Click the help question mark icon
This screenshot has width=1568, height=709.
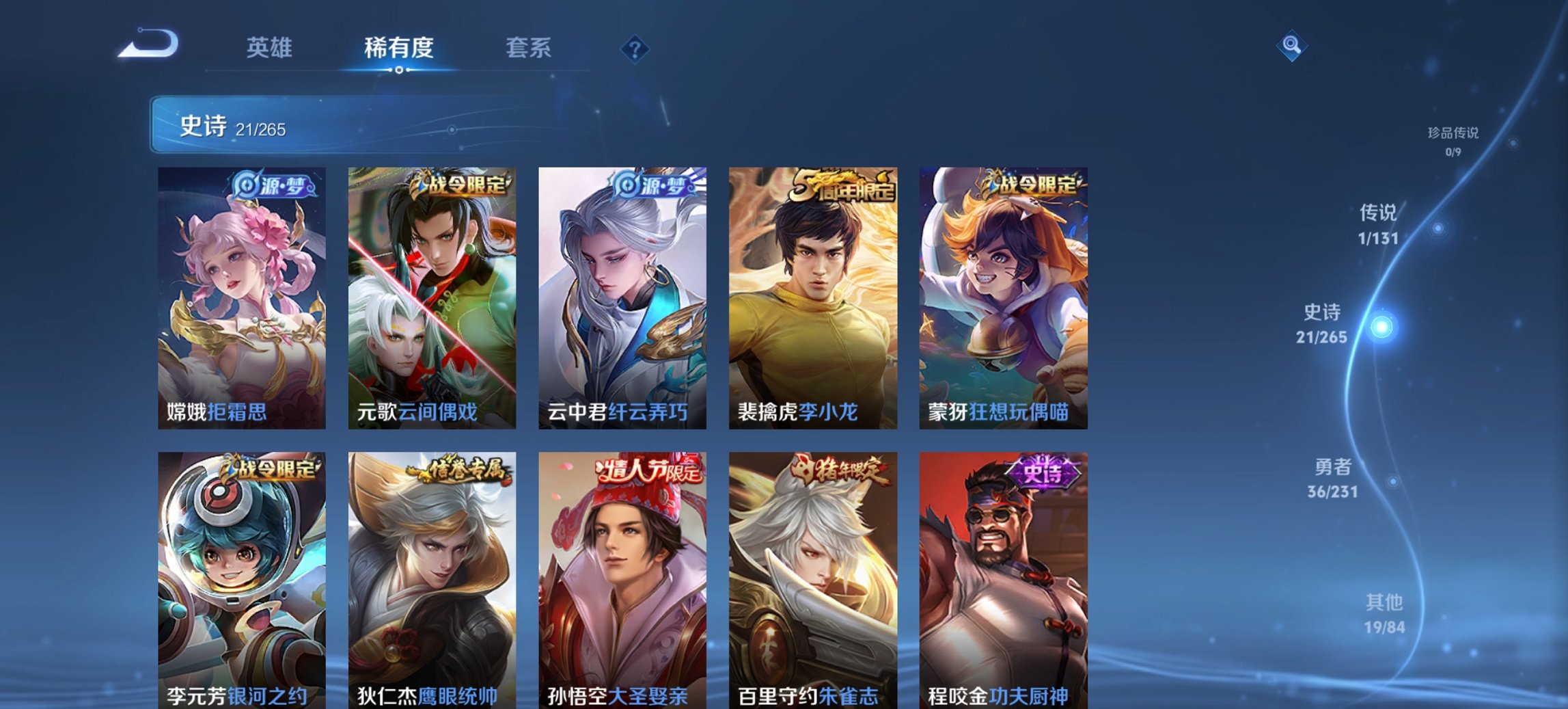coord(635,49)
